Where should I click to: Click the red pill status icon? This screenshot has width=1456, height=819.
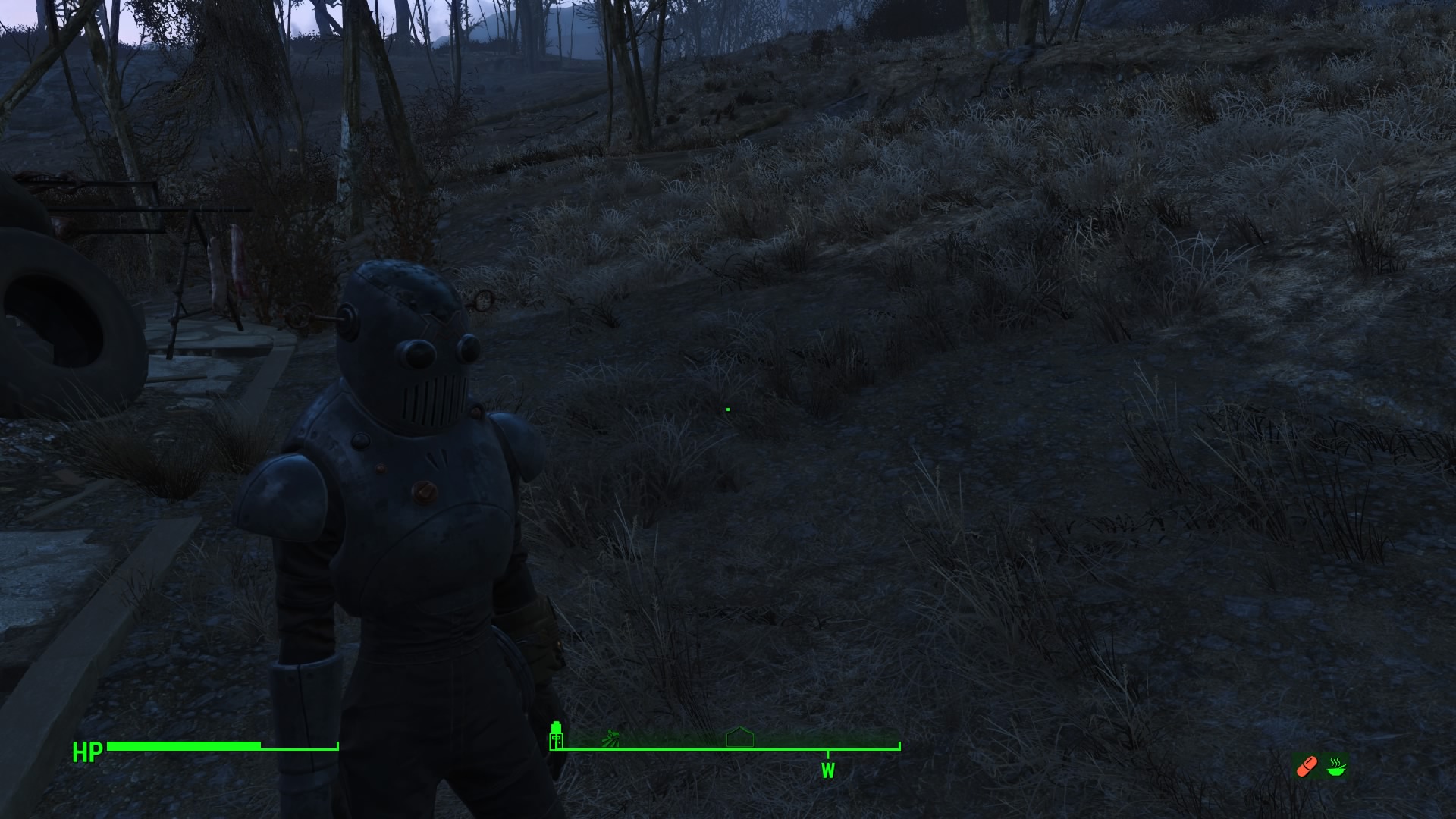[1307, 767]
